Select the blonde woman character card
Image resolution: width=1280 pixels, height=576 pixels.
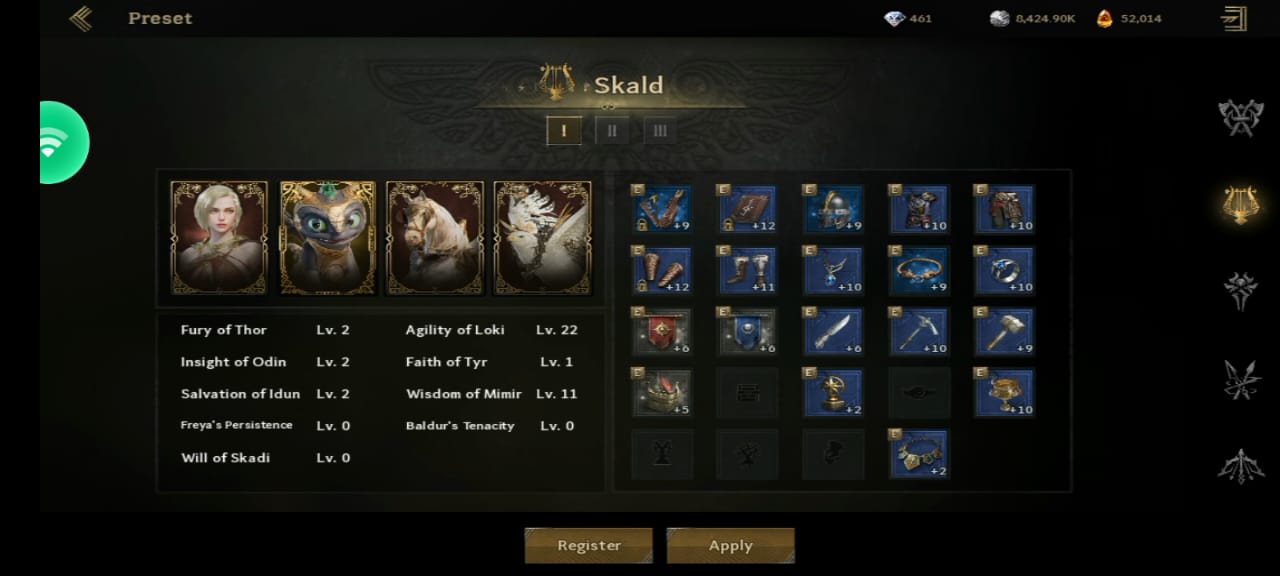219,238
